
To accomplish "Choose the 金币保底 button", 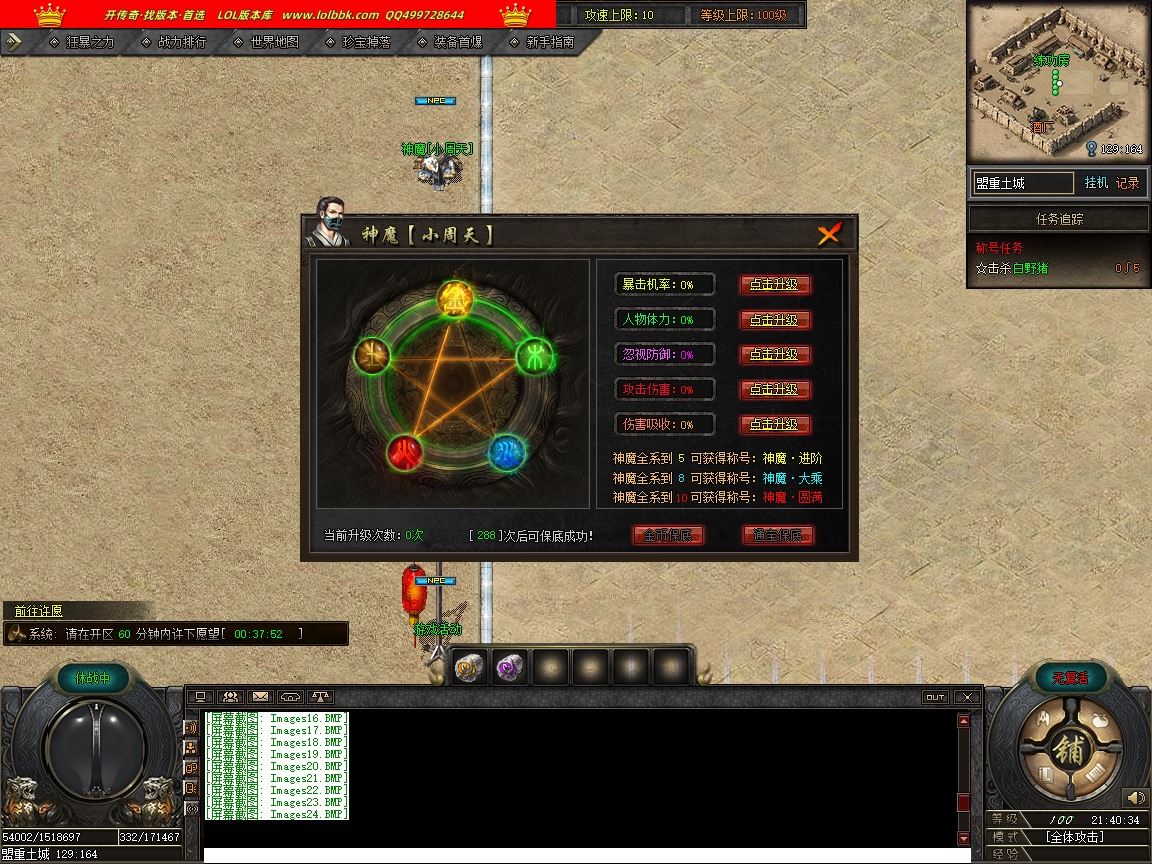I will point(668,535).
